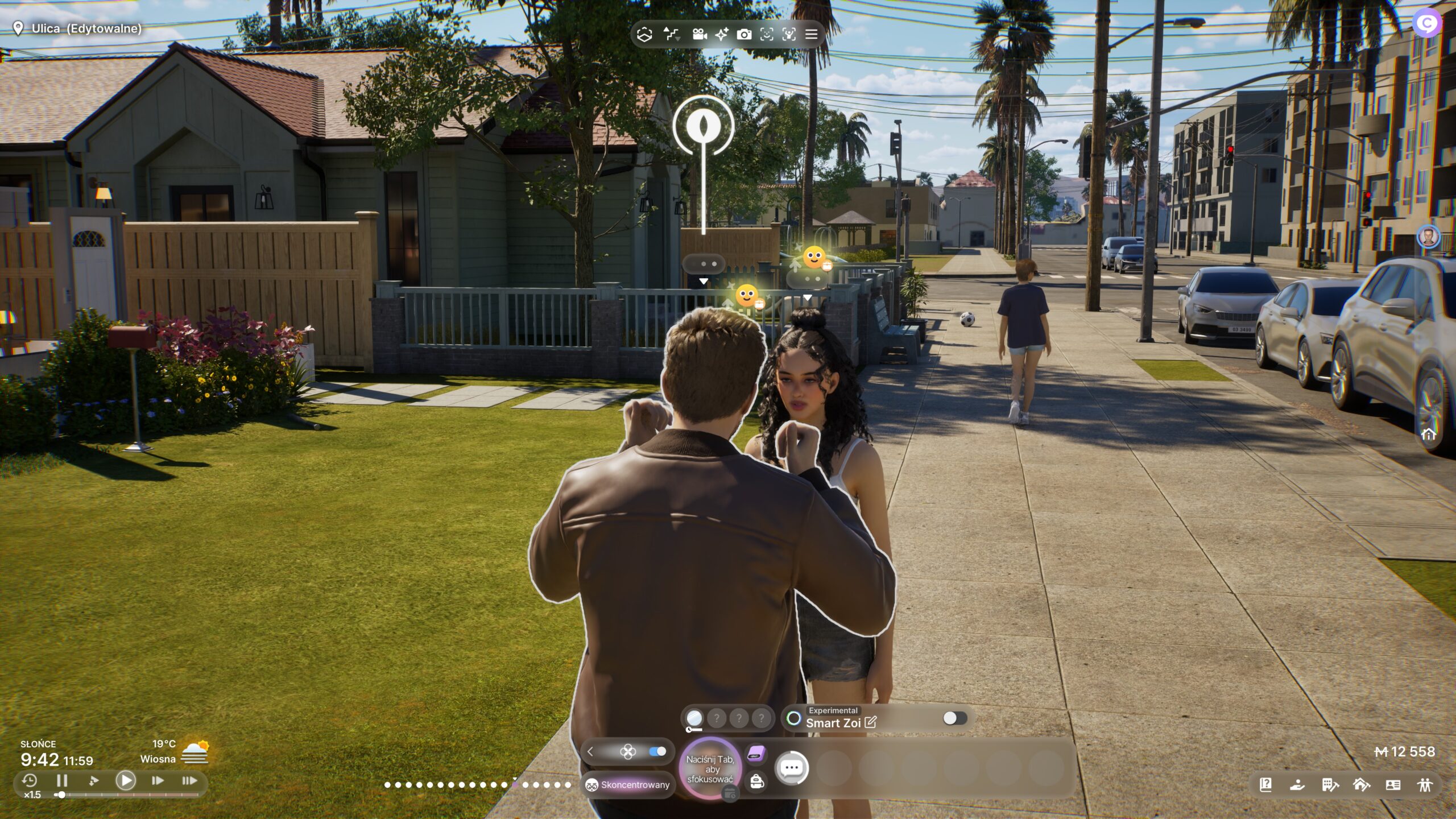Set game speed to normal play
Image resolution: width=1456 pixels, height=819 pixels.
tap(126, 780)
